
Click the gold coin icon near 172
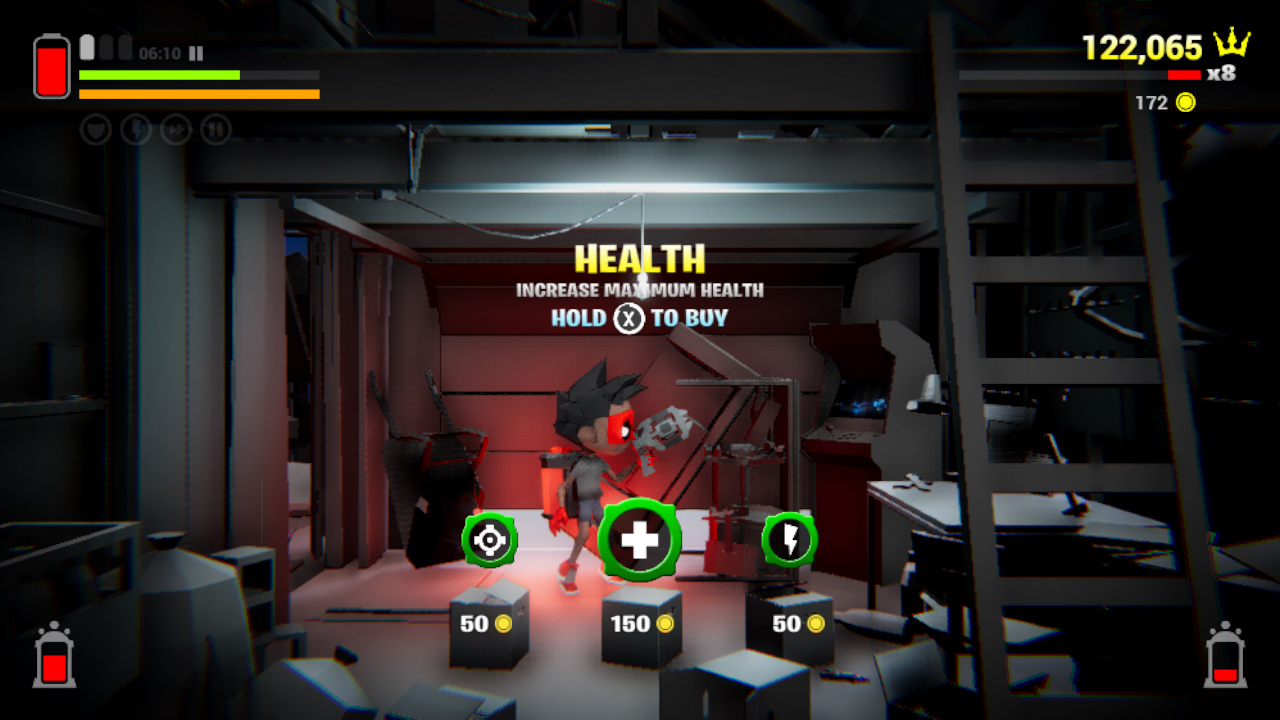click(1188, 102)
